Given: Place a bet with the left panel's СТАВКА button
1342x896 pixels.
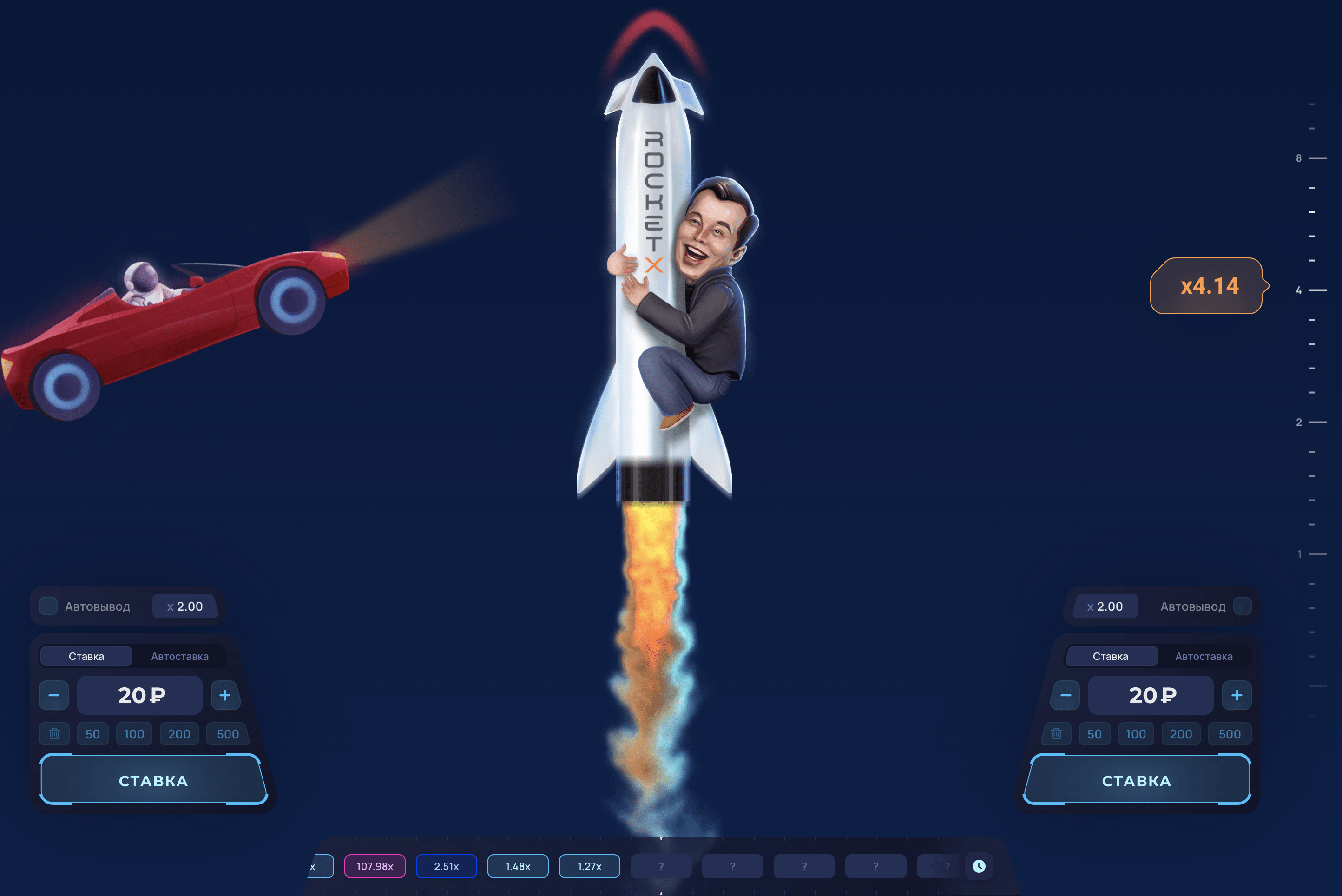Looking at the screenshot, I should (x=153, y=780).
